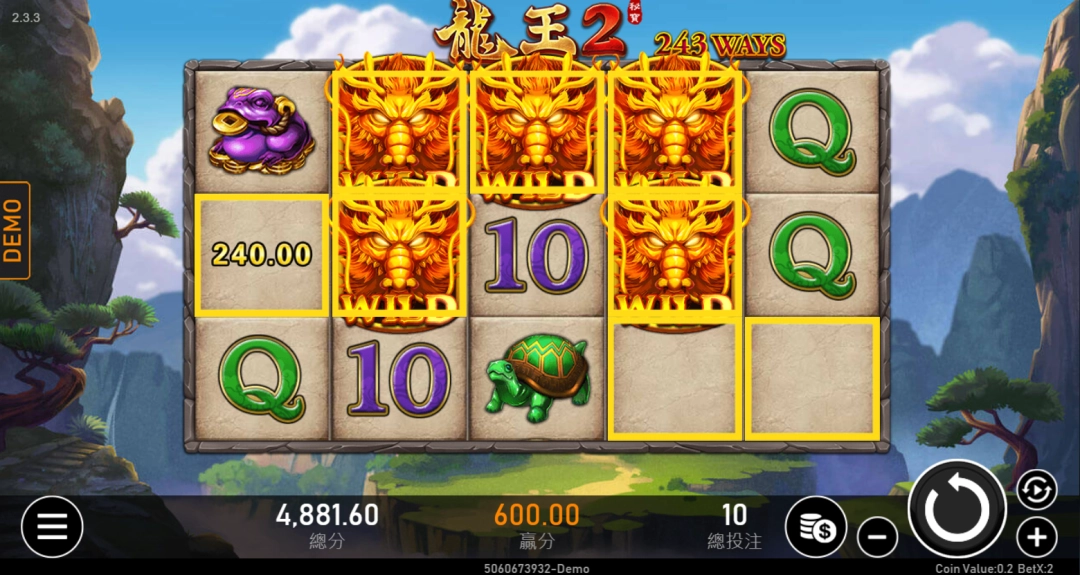Decrease the bet with the minus button
The height and width of the screenshot is (575, 1080).
pyautogui.click(x=877, y=539)
